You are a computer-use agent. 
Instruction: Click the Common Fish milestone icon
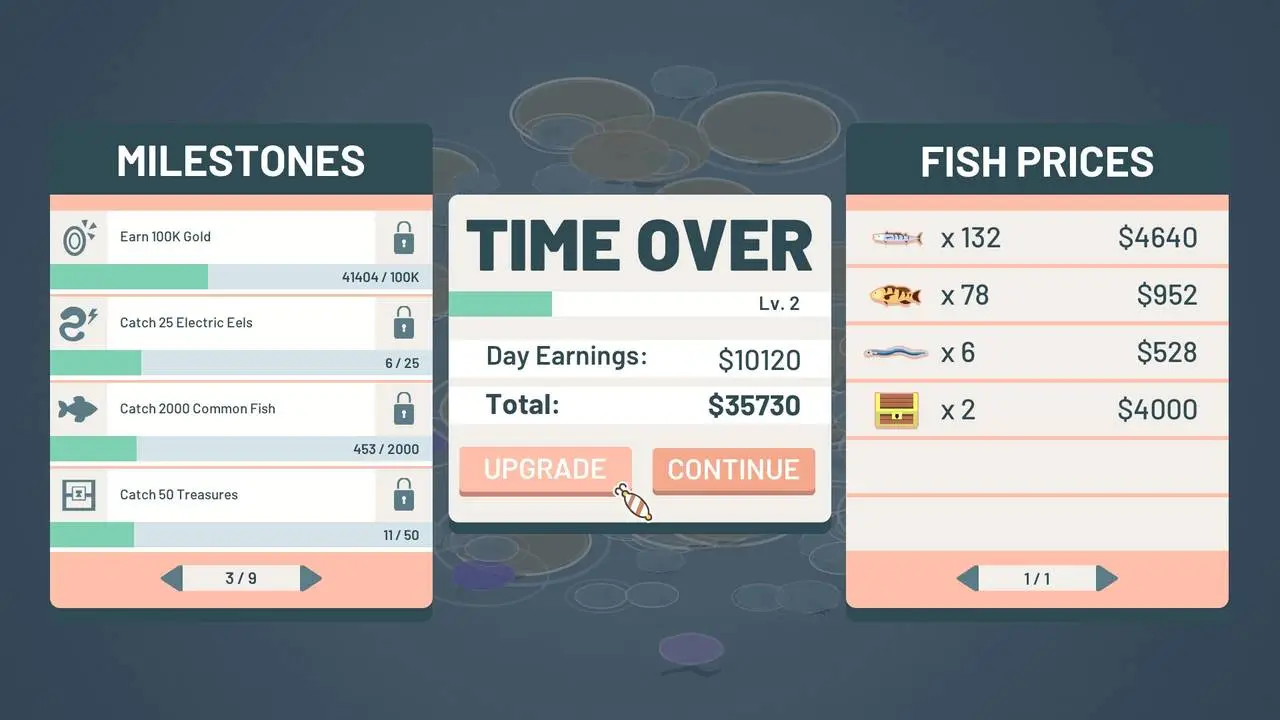78,408
